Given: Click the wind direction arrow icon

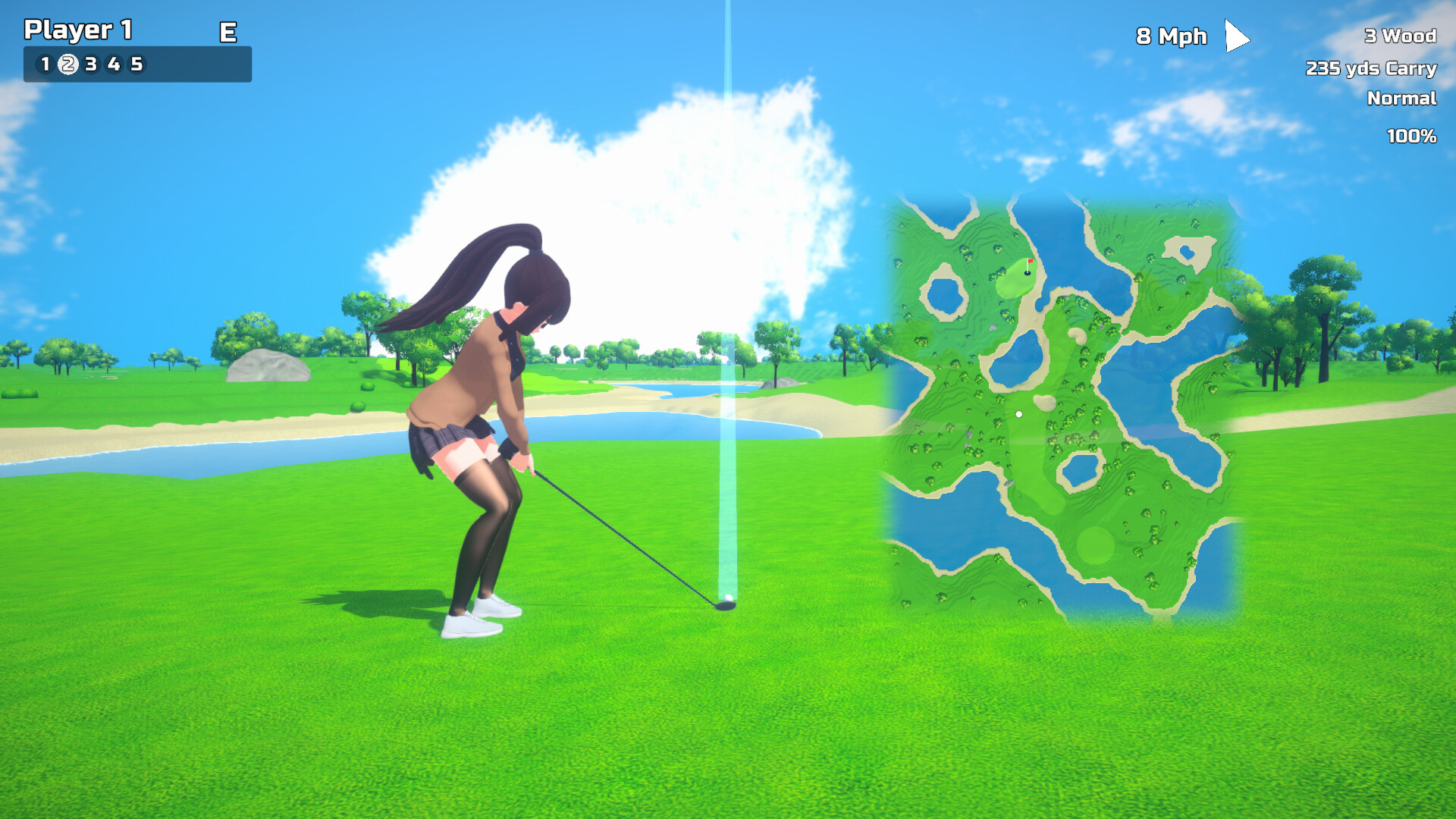Looking at the screenshot, I should (1236, 36).
